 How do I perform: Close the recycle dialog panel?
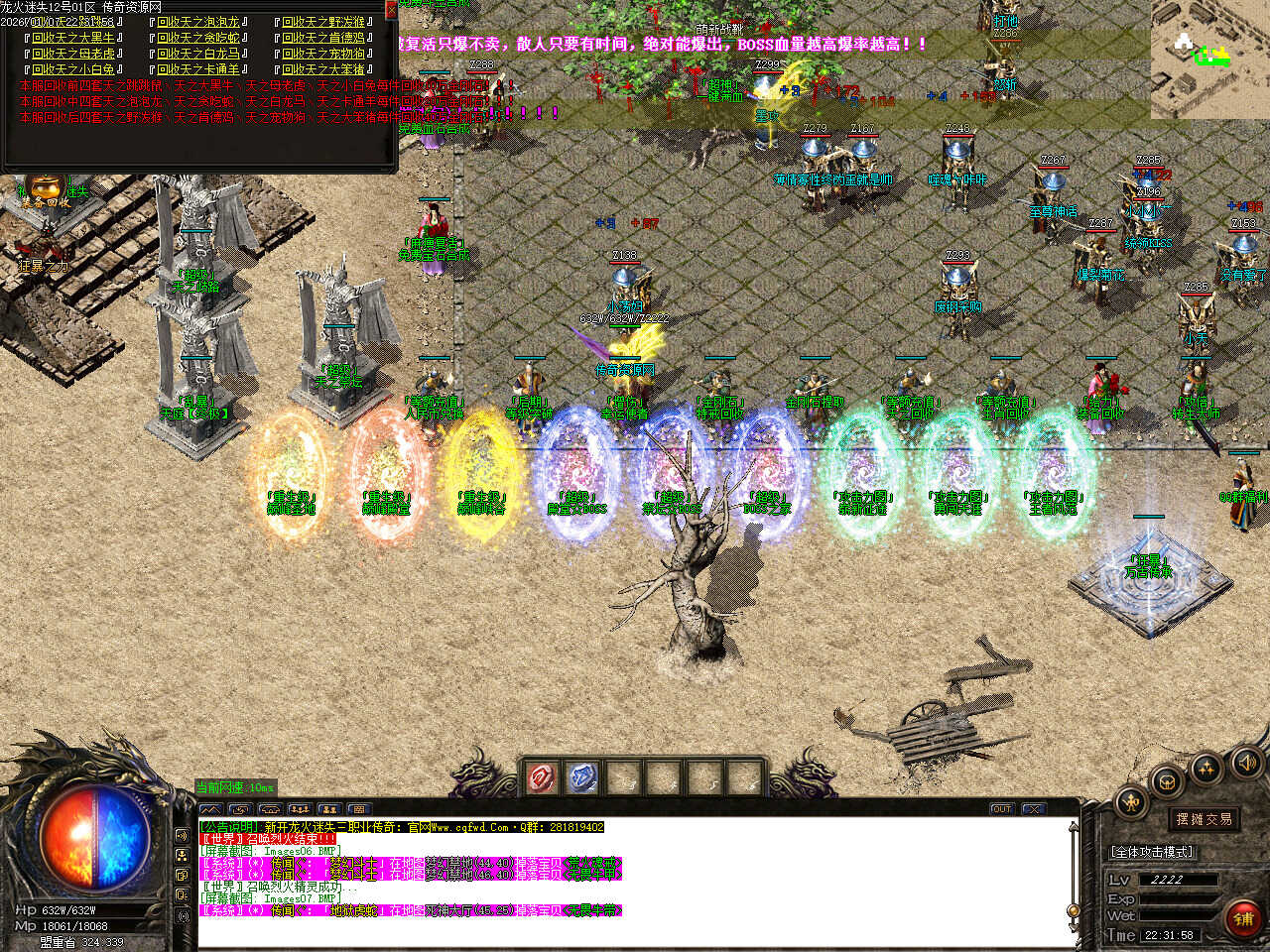click(x=391, y=9)
